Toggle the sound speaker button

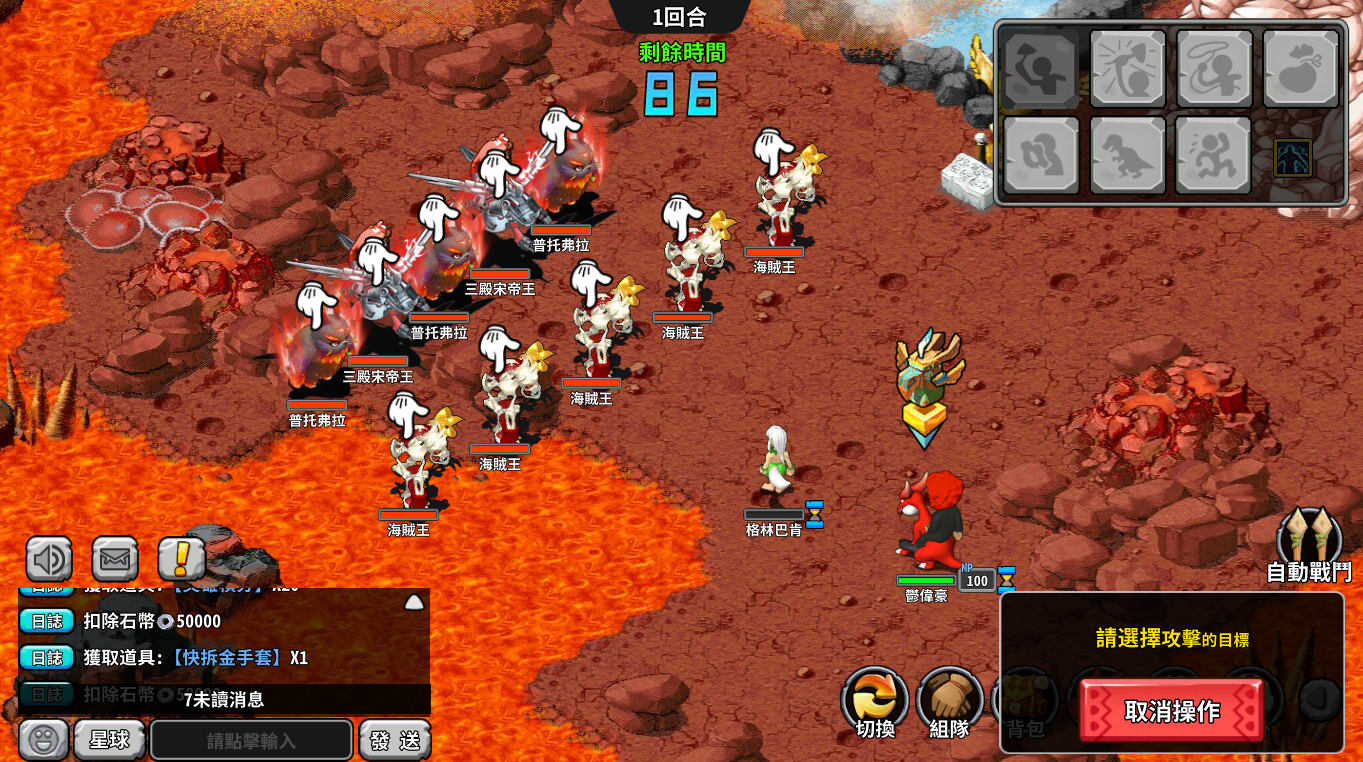(49, 559)
